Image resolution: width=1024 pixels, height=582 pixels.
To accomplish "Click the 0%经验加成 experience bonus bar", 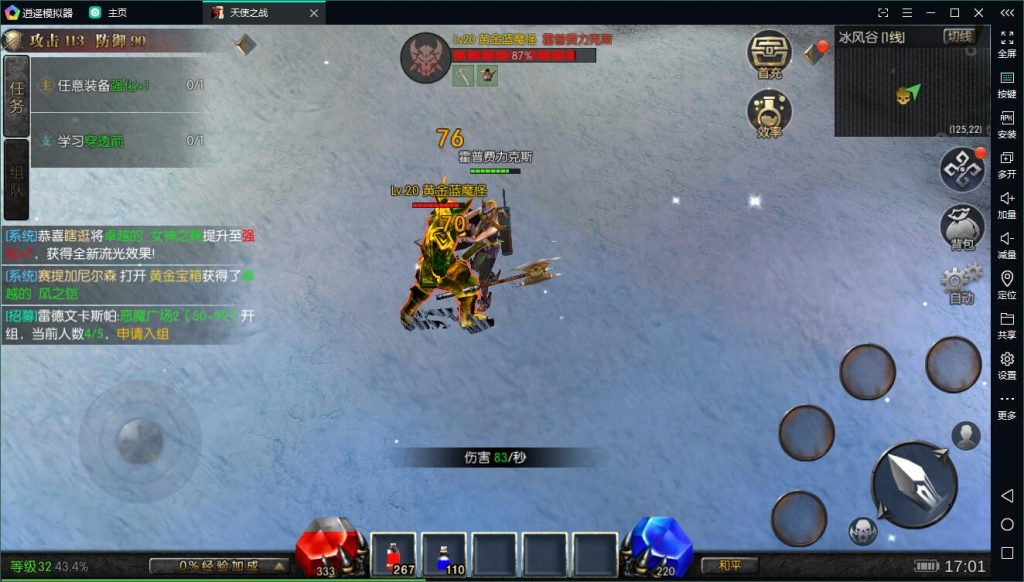I will click(218, 566).
